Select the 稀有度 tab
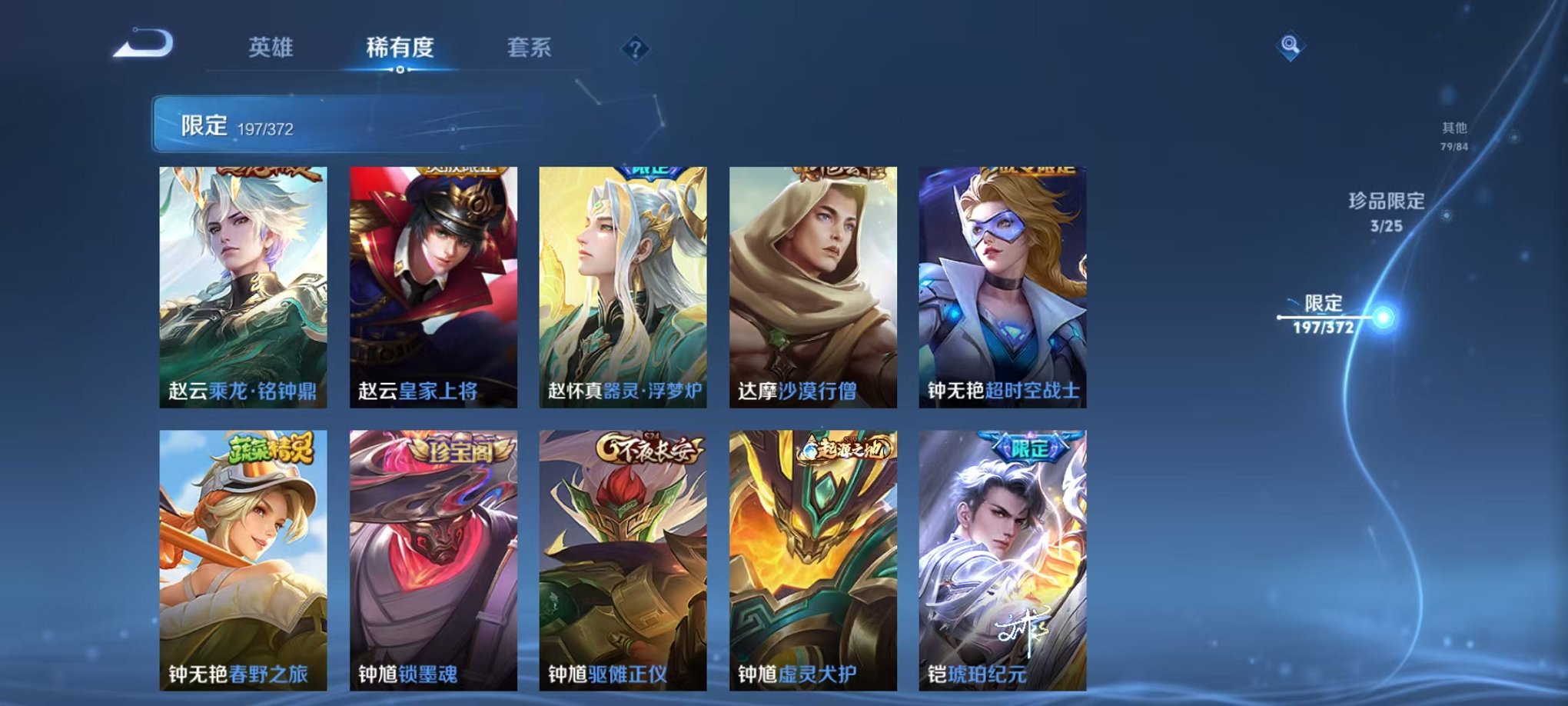The height and width of the screenshot is (706, 1568). point(401,46)
